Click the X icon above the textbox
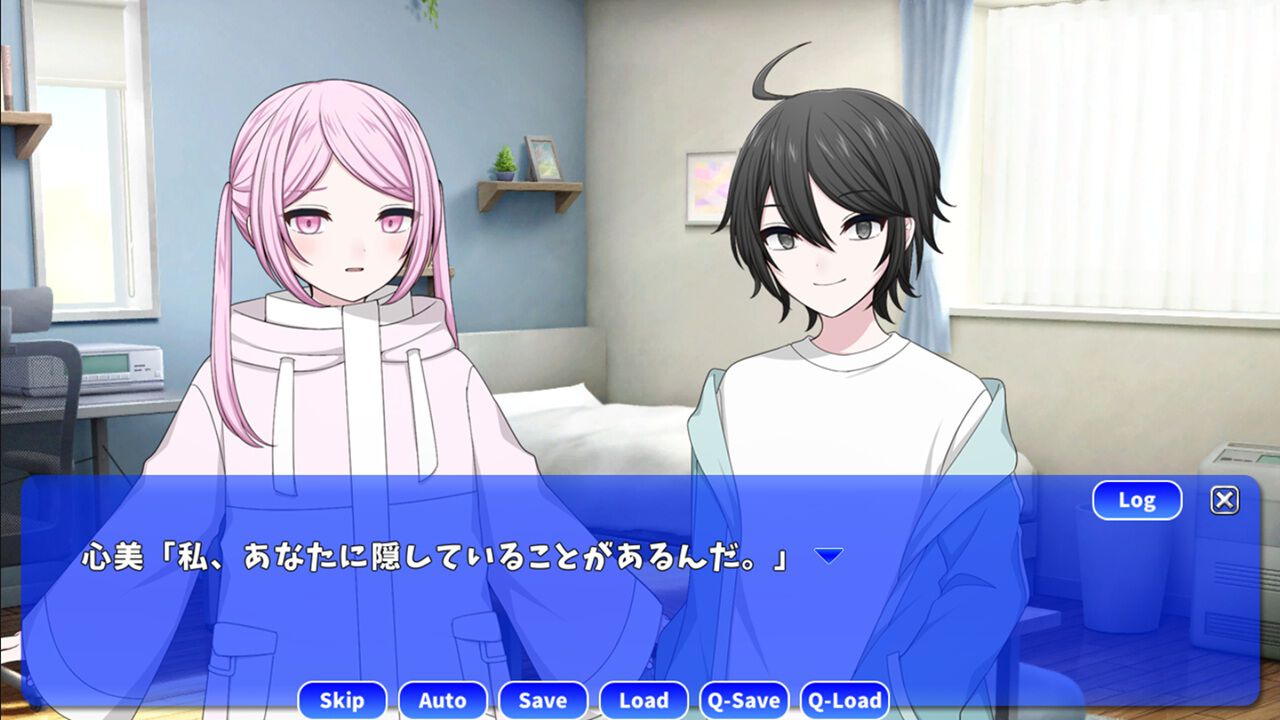 point(1224,500)
